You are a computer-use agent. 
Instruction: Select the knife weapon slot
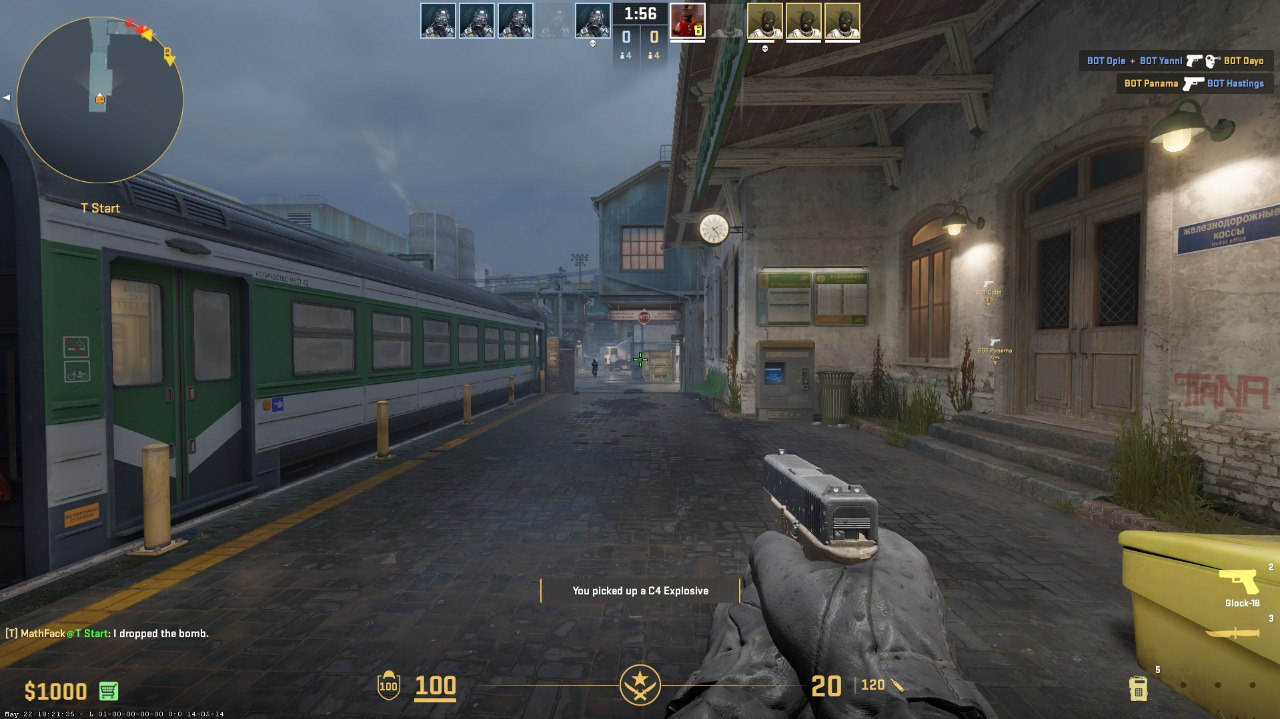(x=1232, y=634)
